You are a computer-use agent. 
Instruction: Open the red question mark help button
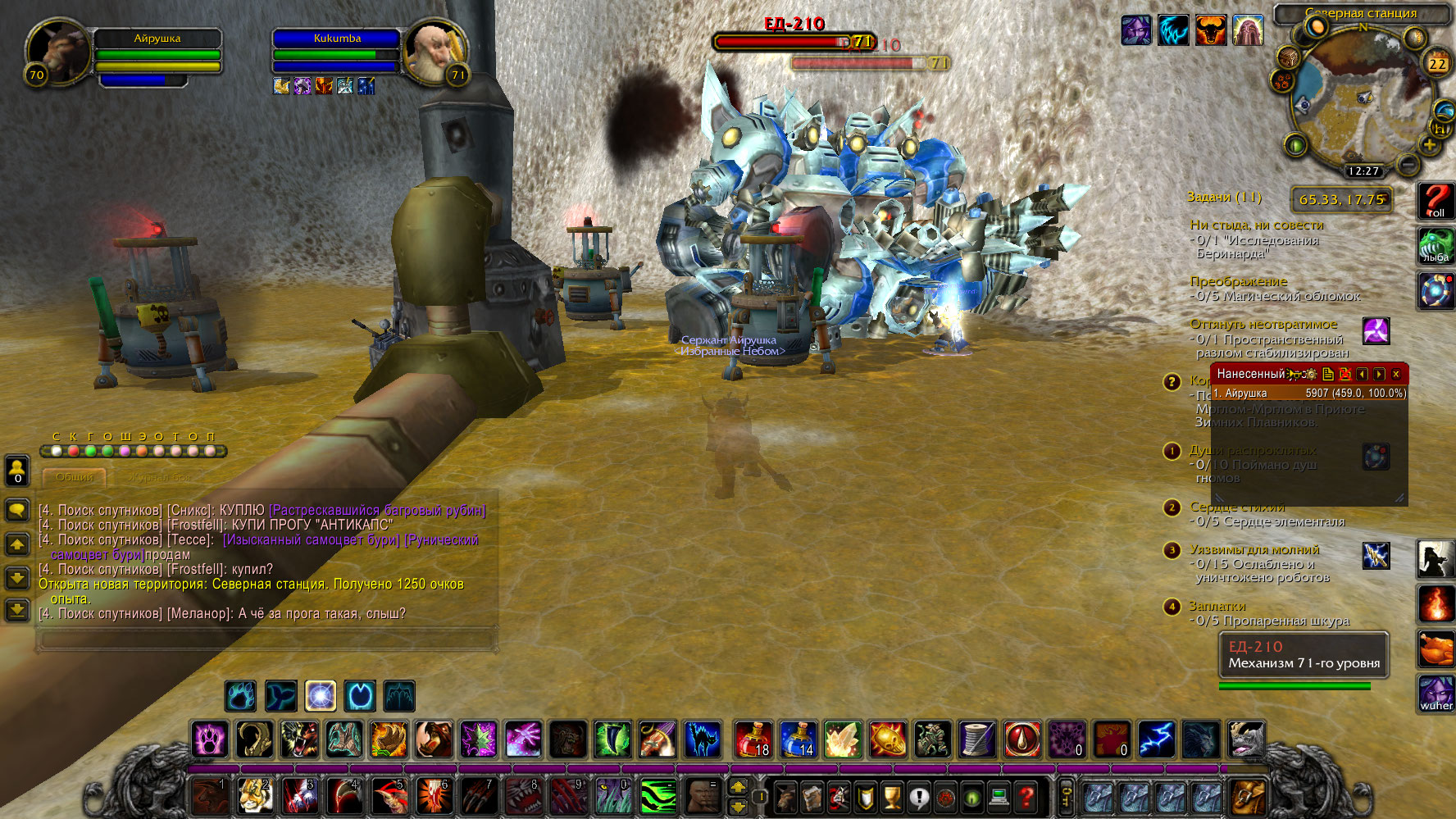[x=1026, y=796]
